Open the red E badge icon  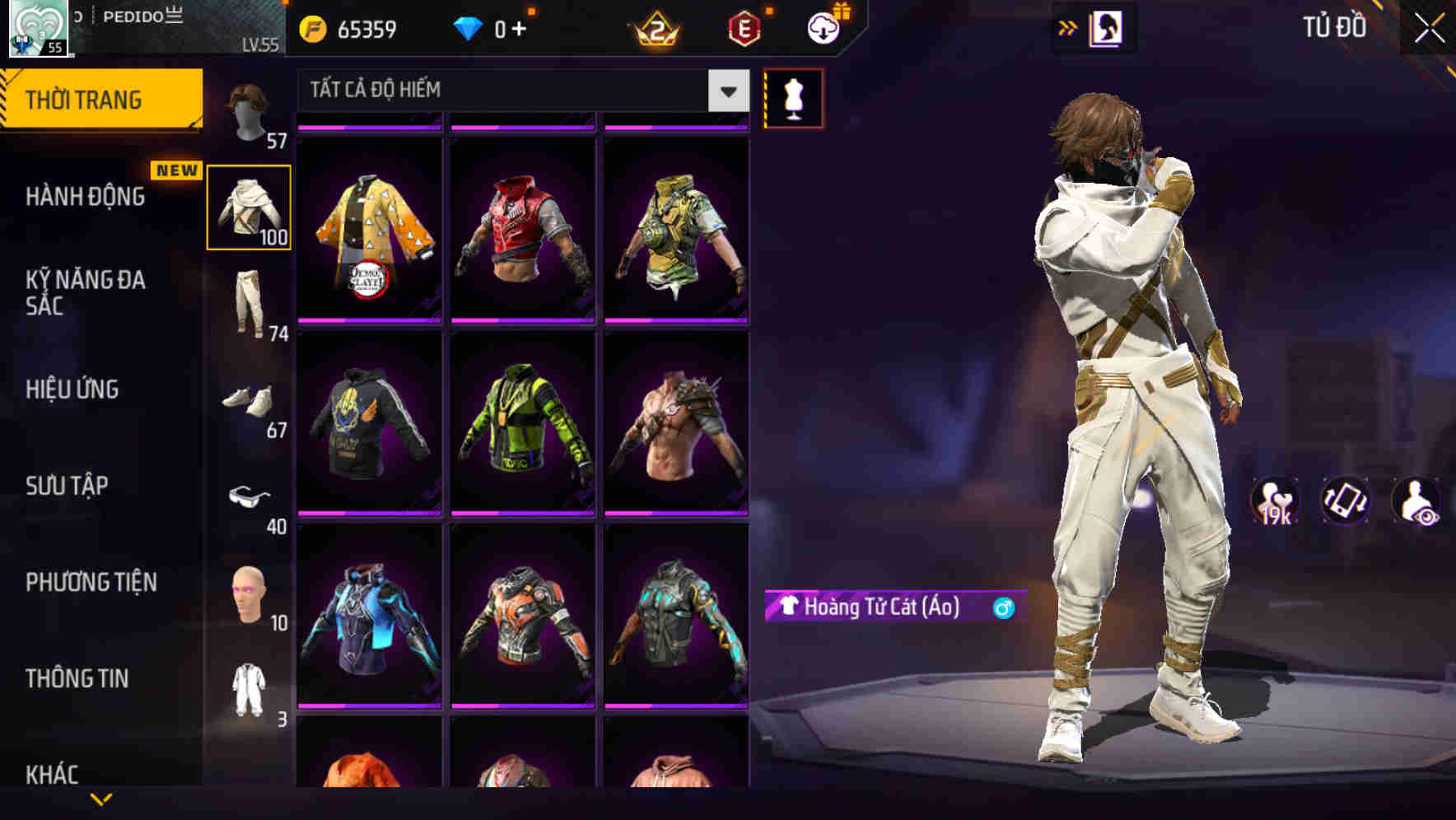click(x=742, y=27)
